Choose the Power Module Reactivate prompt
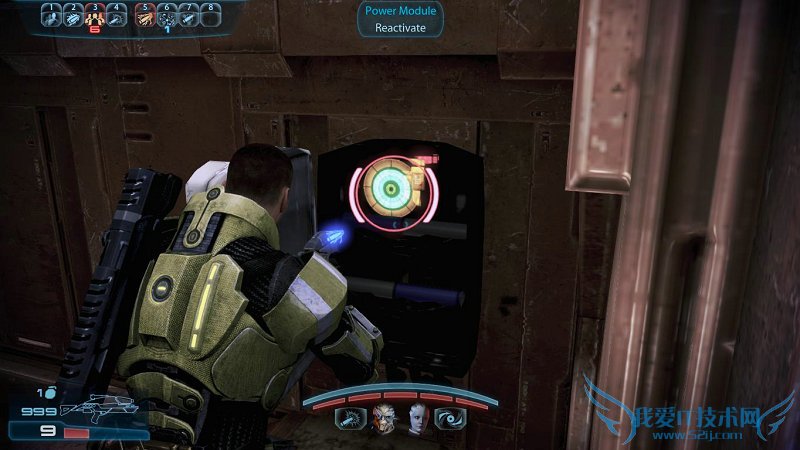The height and width of the screenshot is (450, 800). 400,19
